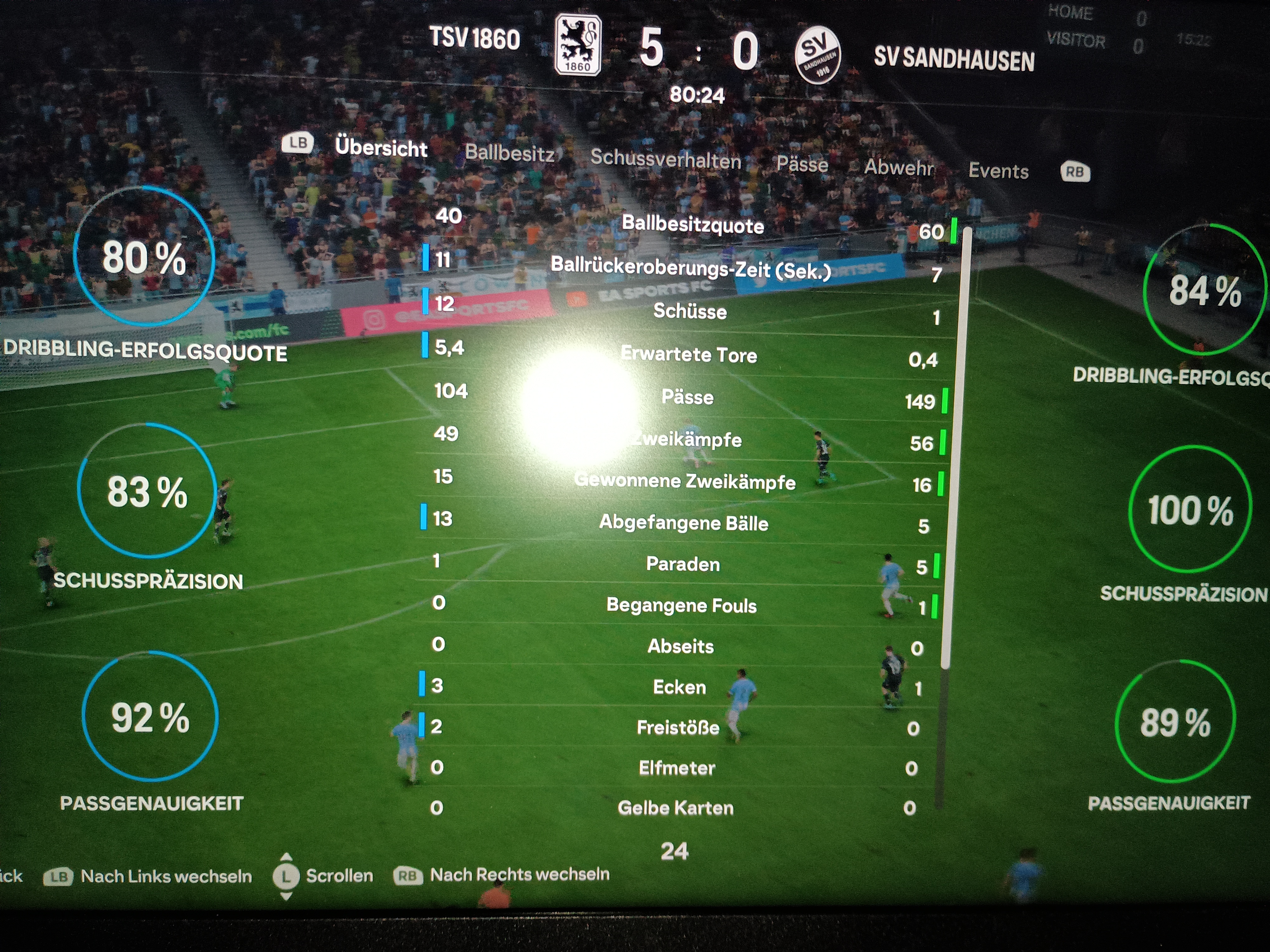
Task: Open the Ballbesitz tab
Action: (x=509, y=153)
